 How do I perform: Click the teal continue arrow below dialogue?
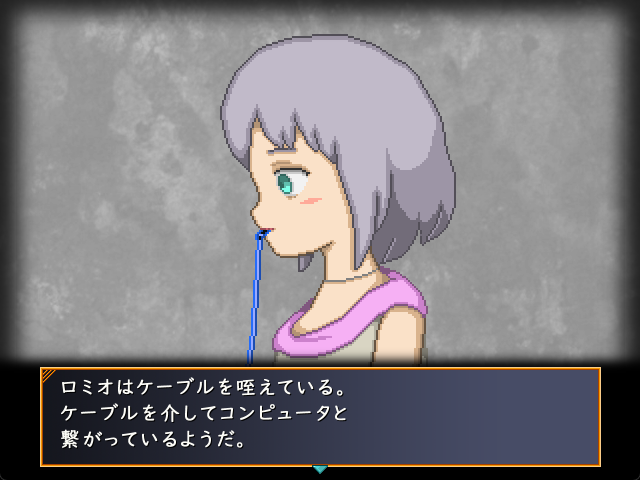(x=320, y=469)
